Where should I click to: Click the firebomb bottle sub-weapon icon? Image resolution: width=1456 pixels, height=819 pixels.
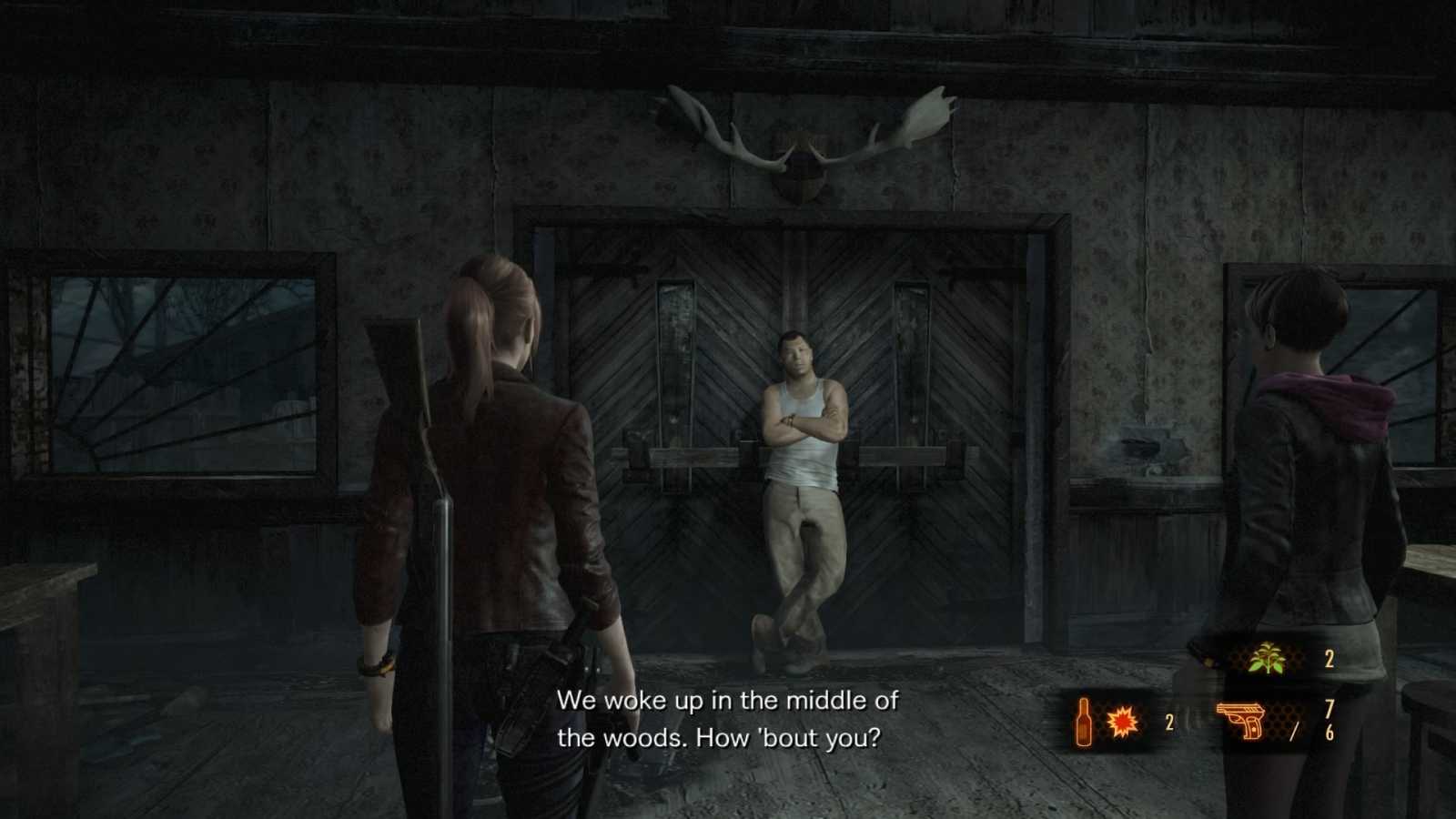click(x=1085, y=723)
